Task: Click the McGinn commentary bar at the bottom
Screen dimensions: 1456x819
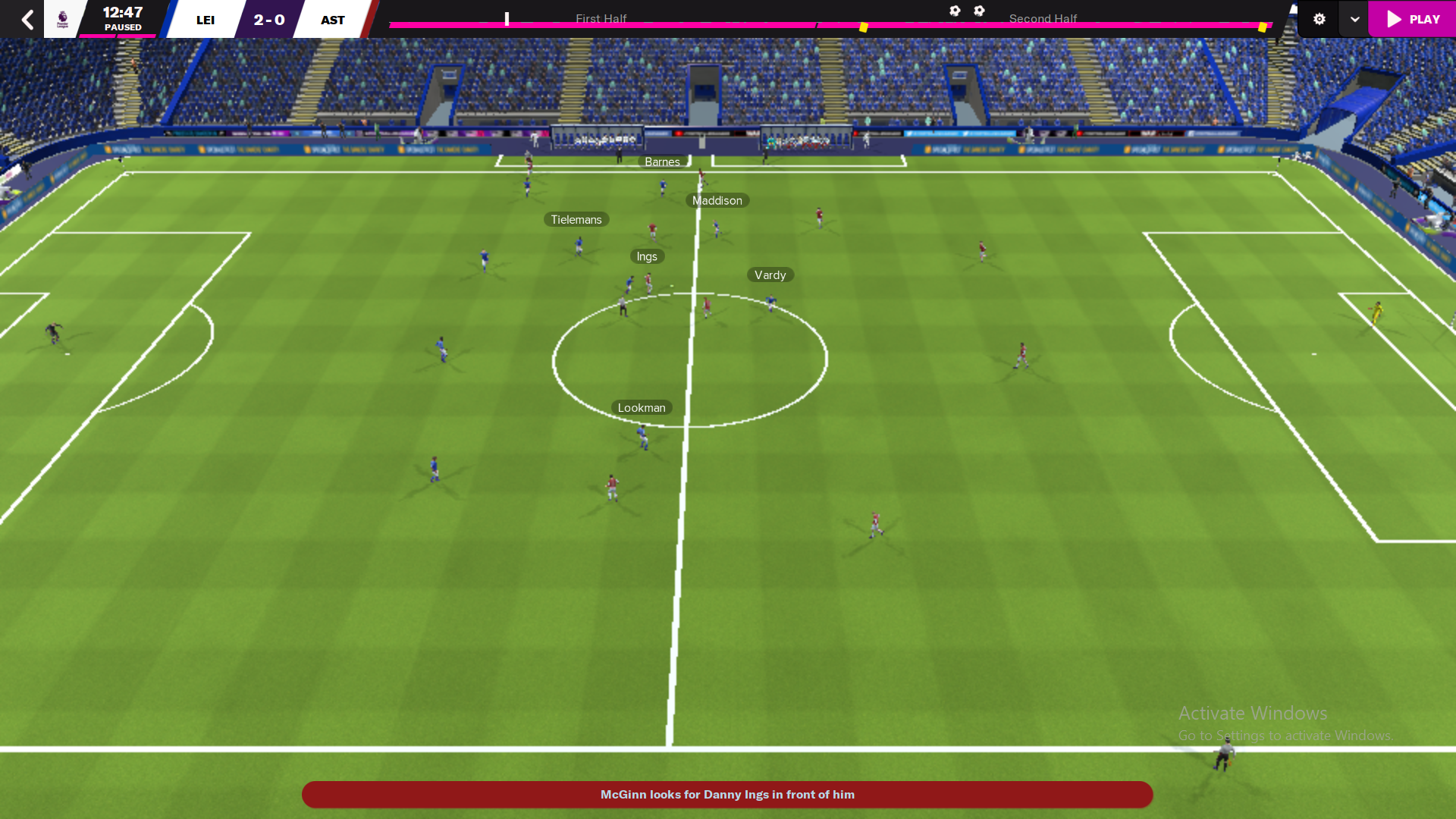Action: tap(728, 795)
